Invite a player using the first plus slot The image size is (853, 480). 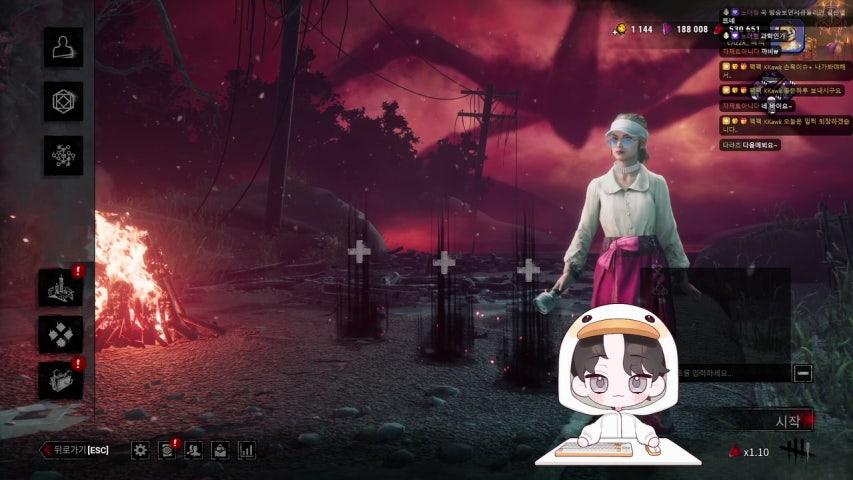pos(359,251)
